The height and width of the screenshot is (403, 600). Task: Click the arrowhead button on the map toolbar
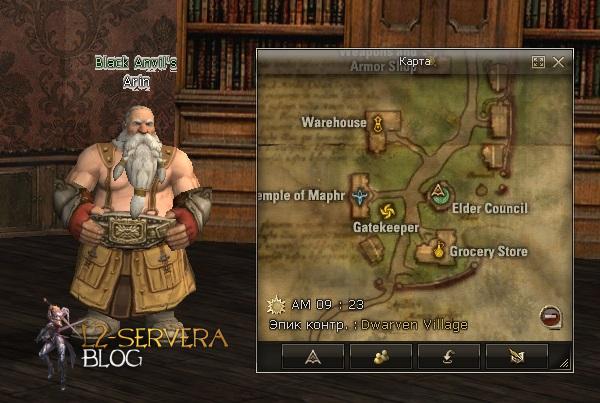coord(313,356)
